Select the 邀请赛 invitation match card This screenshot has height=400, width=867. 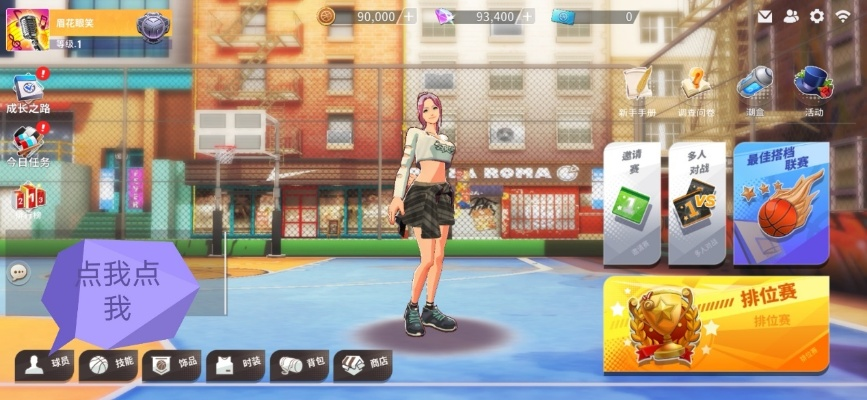(631, 203)
